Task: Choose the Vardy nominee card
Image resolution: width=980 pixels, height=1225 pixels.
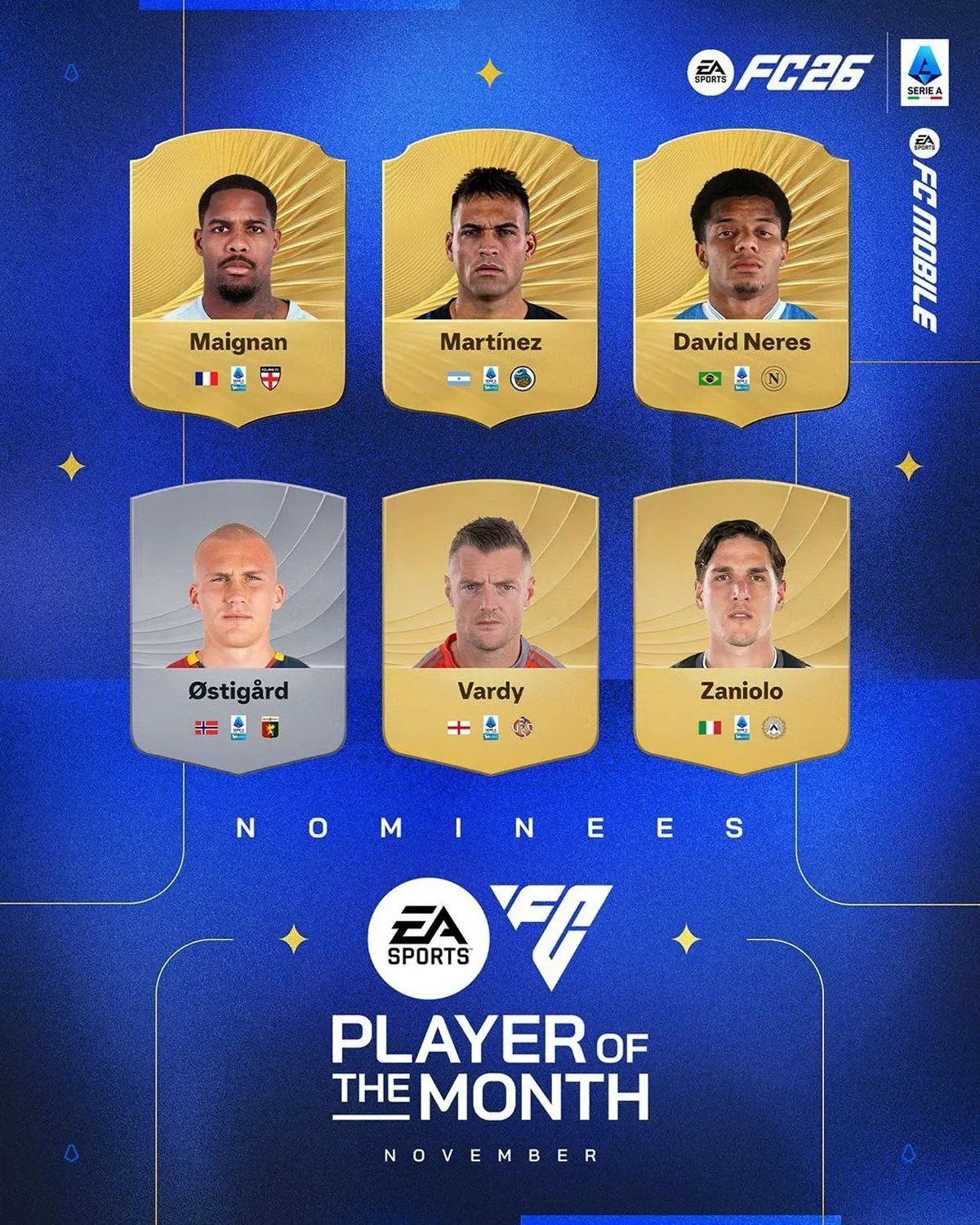Action: [490, 633]
